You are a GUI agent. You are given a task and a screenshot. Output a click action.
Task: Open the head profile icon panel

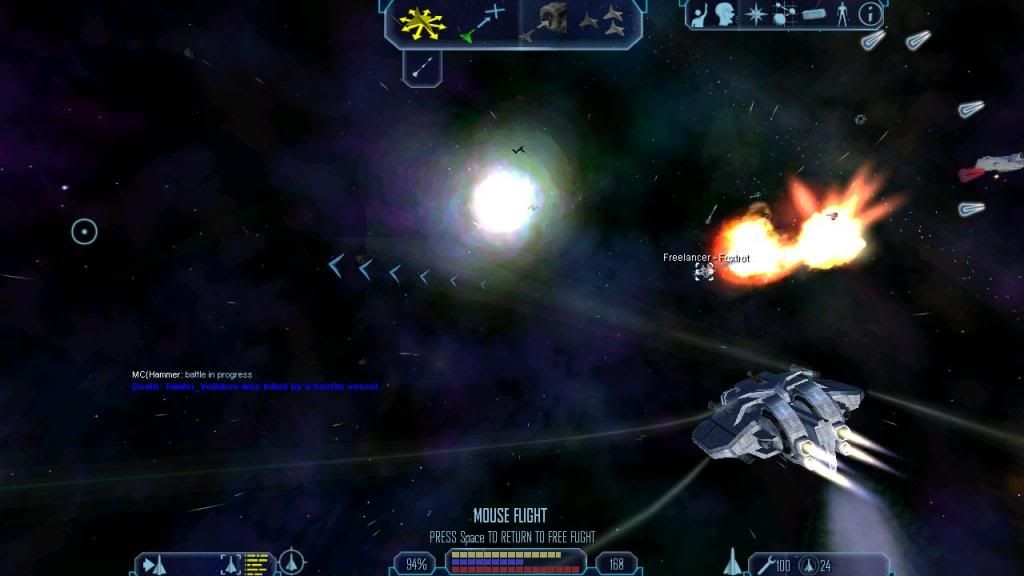[x=725, y=14]
